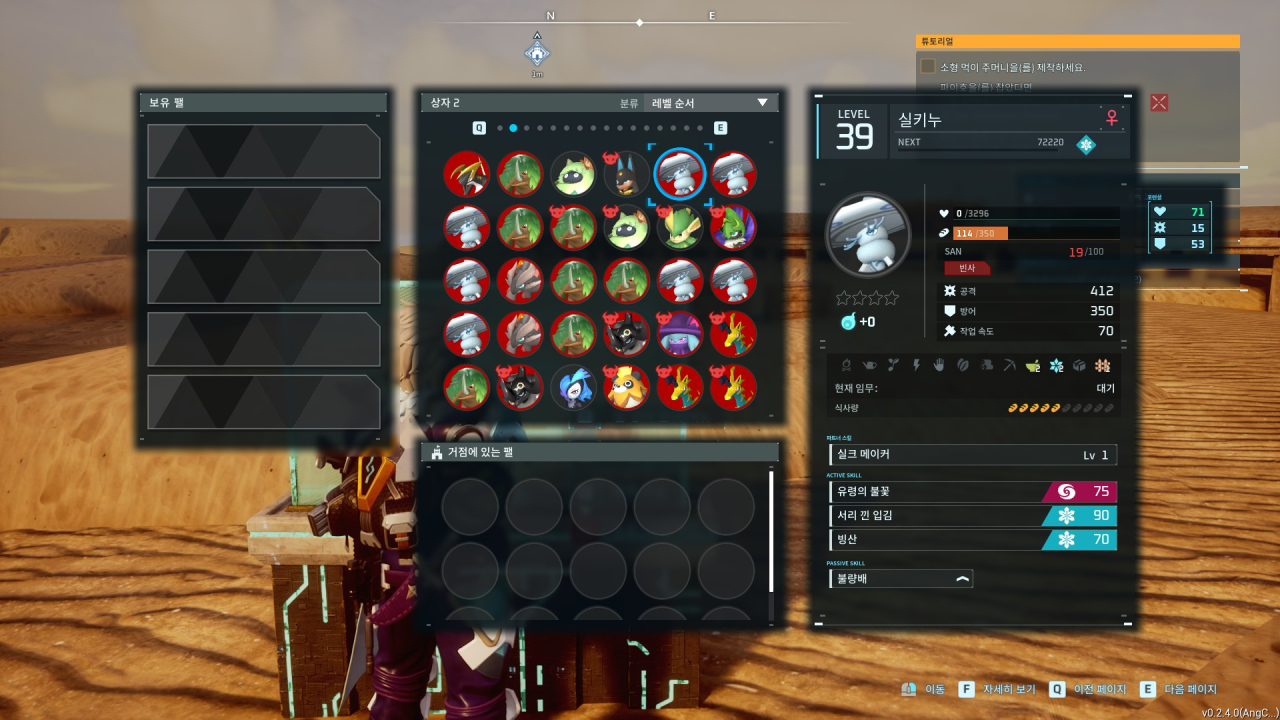The height and width of the screenshot is (720, 1280).
Task: Jump to the highlighted blue page dot
Action: [513, 128]
